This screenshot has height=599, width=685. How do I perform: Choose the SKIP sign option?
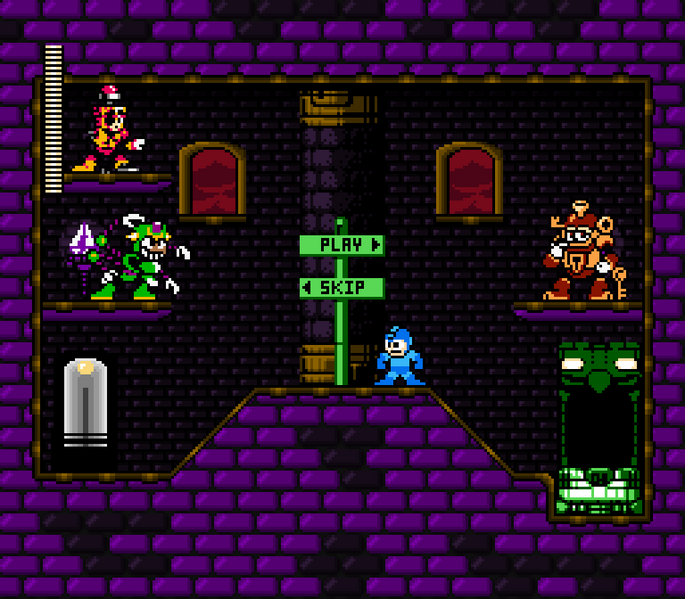[x=341, y=288]
